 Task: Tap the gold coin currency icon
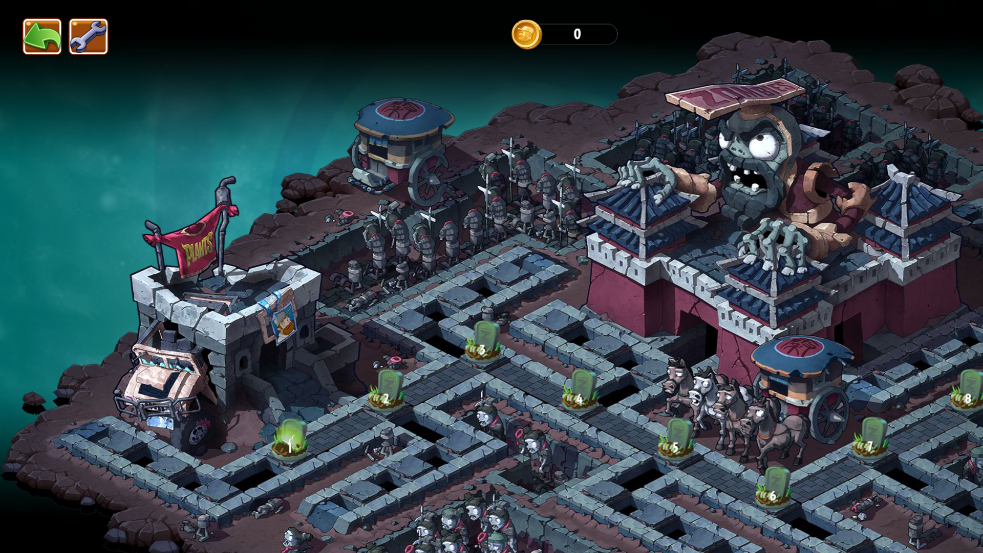tap(526, 34)
